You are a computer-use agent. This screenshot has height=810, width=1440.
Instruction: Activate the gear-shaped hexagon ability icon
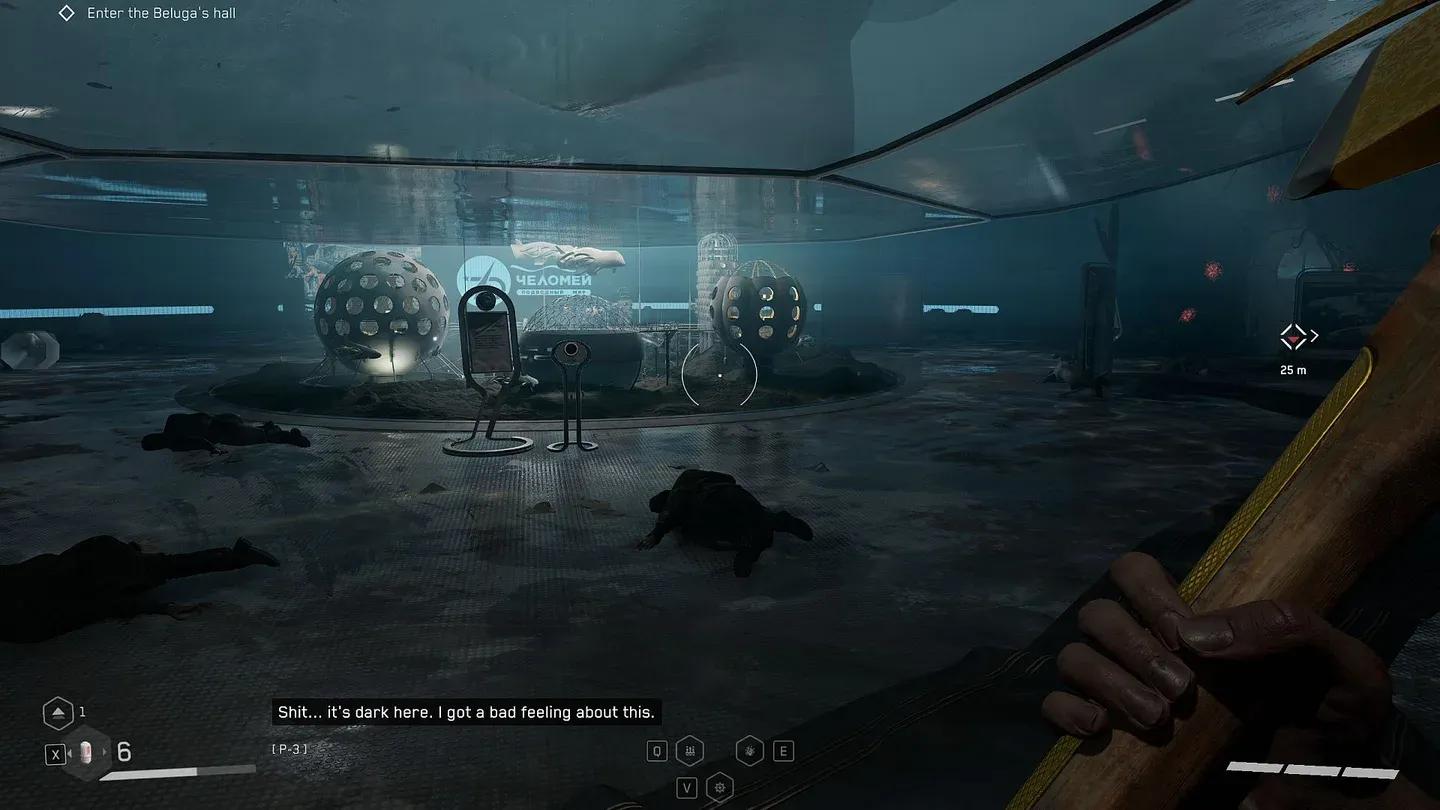click(x=720, y=787)
